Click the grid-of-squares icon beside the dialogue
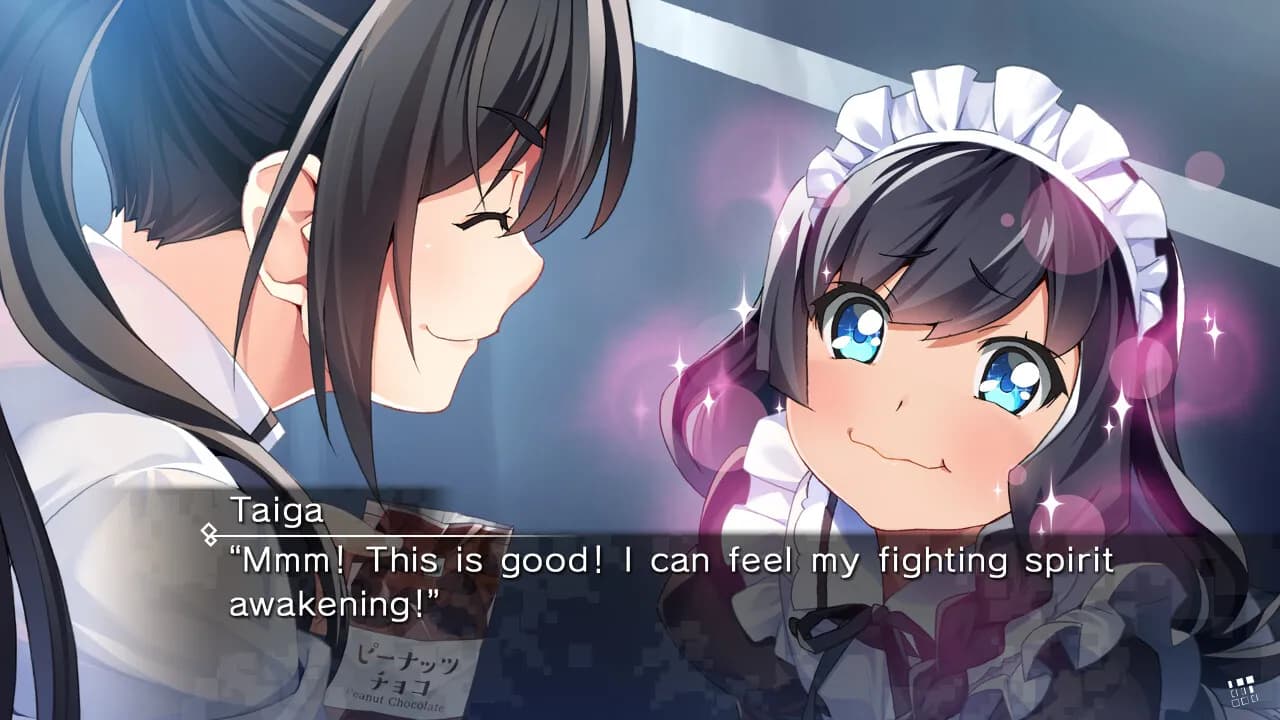 [x=1243, y=691]
